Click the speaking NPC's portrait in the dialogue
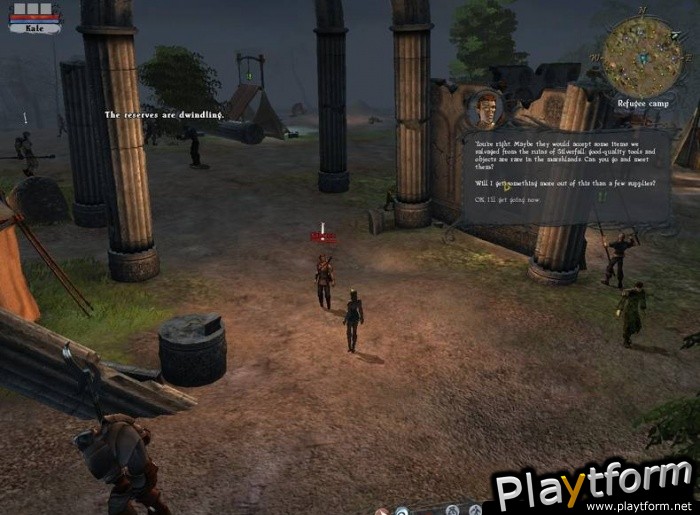Screen dimensions: 700x515 487,109
